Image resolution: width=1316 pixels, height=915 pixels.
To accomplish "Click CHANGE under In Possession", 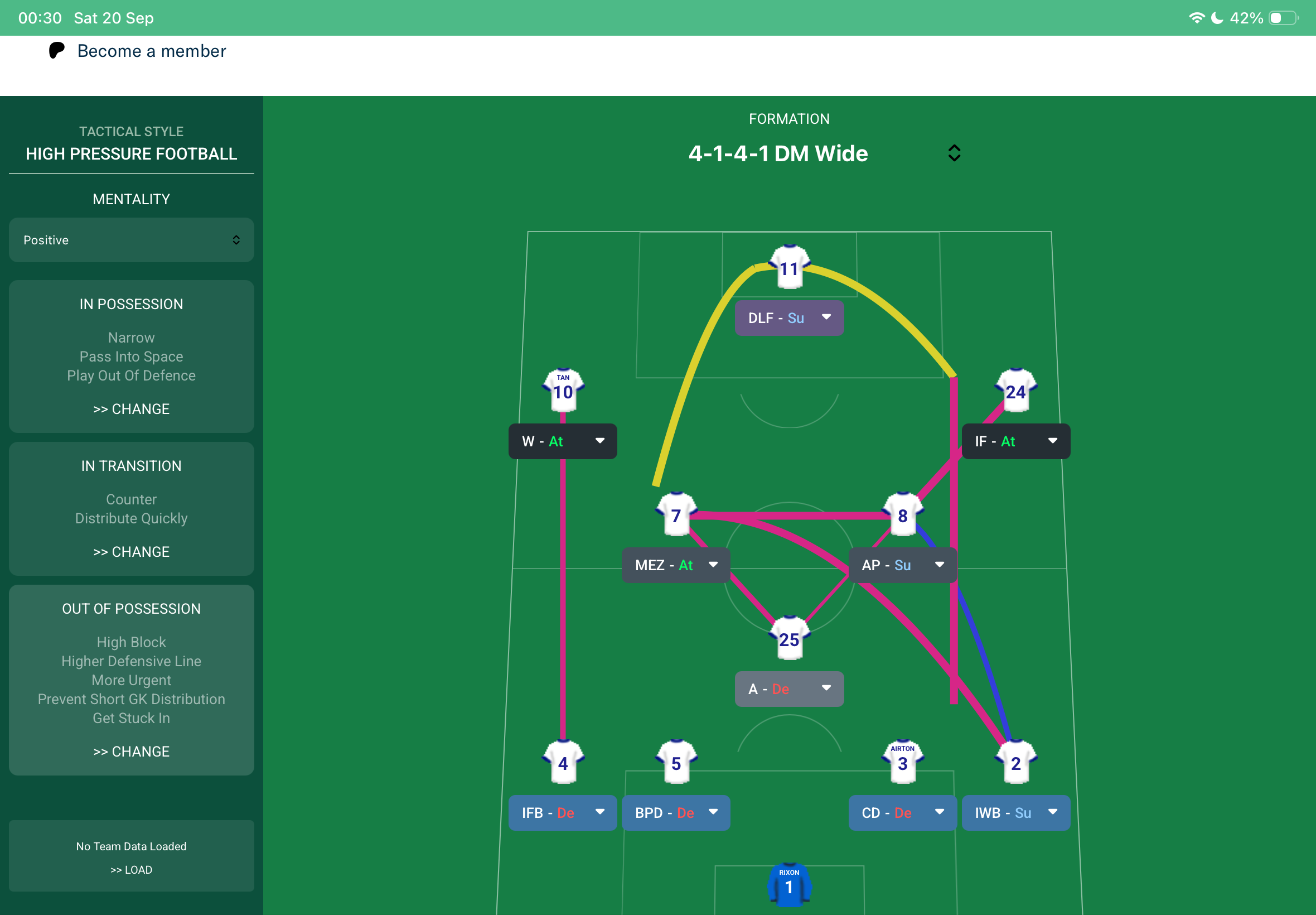I will pyautogui.click(x=131, y=408).
